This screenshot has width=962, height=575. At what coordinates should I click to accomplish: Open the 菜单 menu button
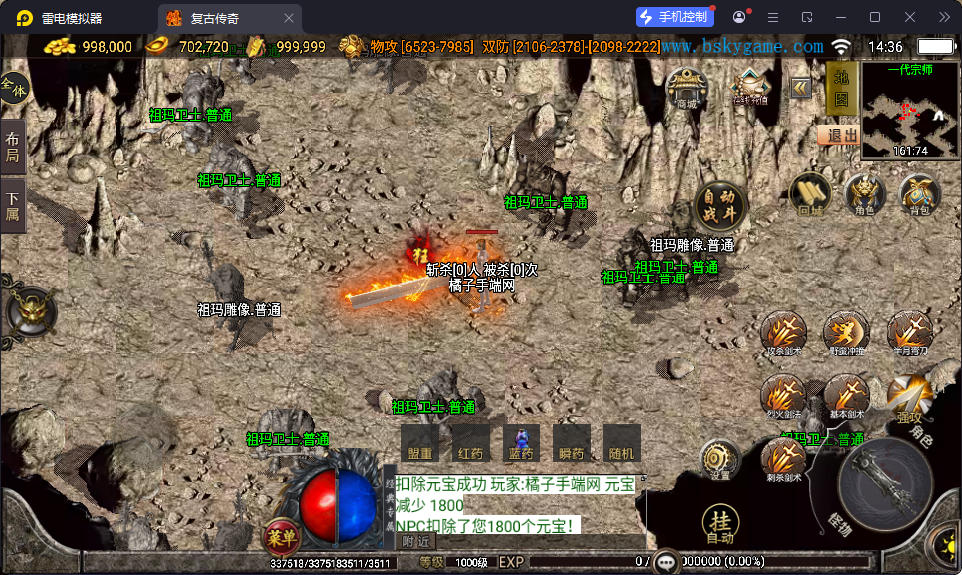tap(282, 537)
